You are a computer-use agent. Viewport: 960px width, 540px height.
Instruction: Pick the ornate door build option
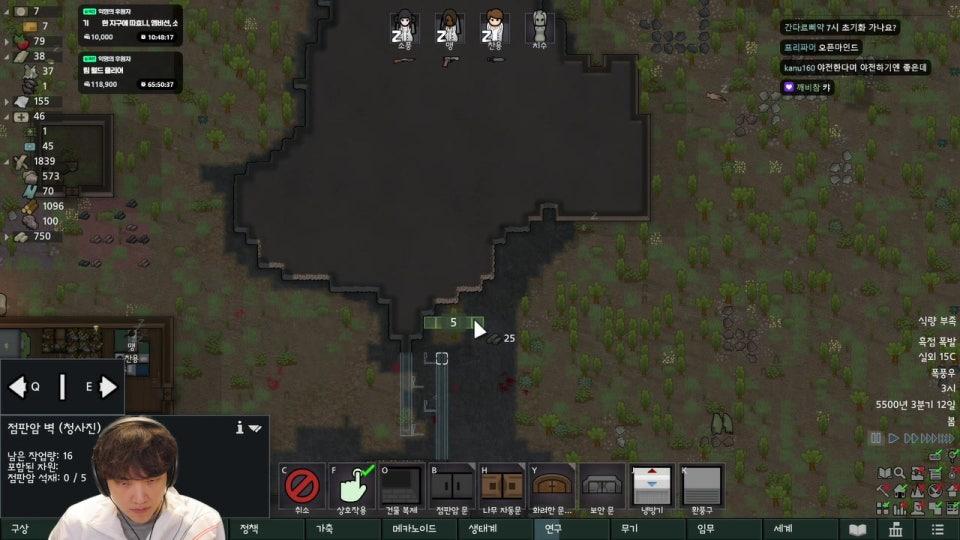tap(552, 488)
